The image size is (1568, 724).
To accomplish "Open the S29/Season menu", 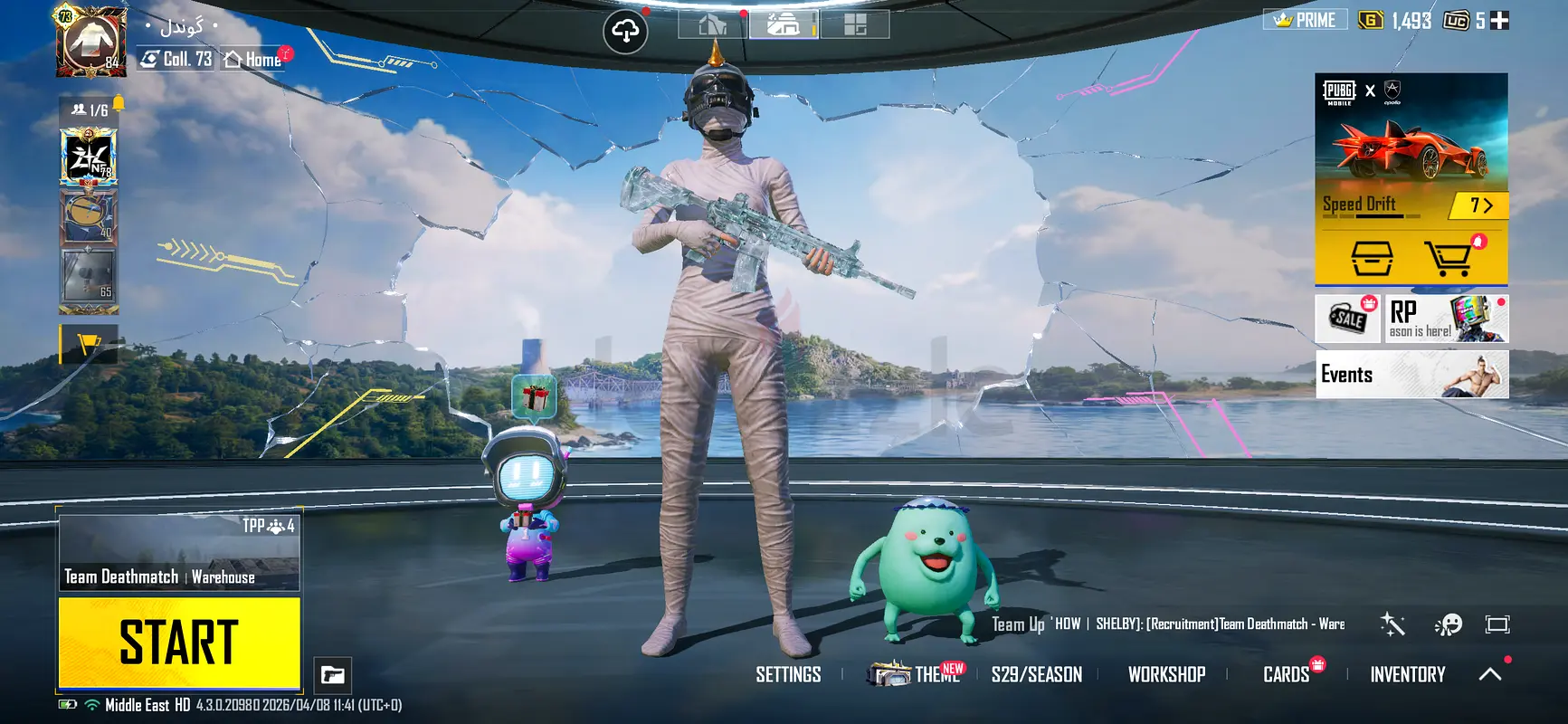I will 1036,674.
